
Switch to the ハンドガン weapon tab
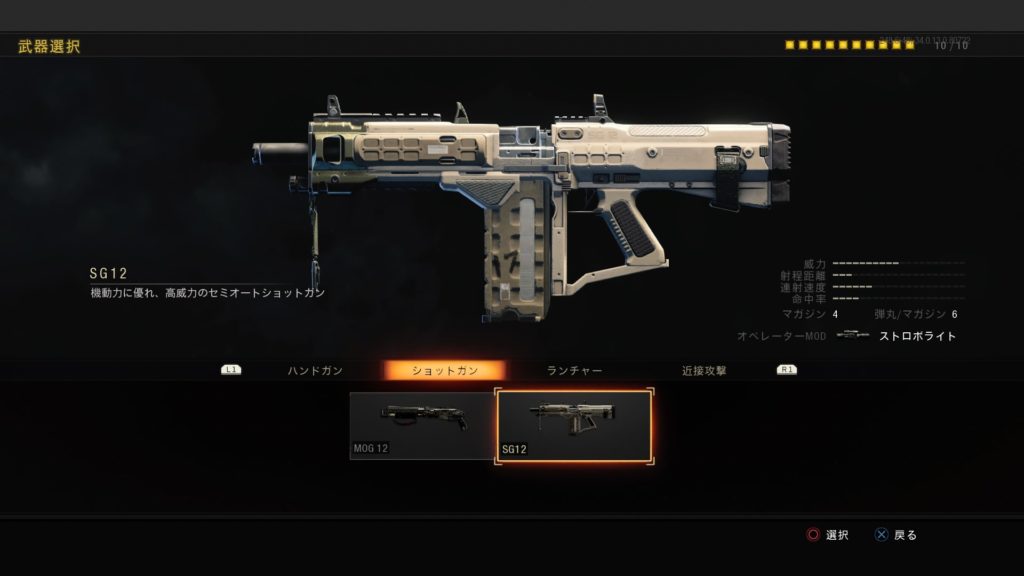(x=315, y=370)
